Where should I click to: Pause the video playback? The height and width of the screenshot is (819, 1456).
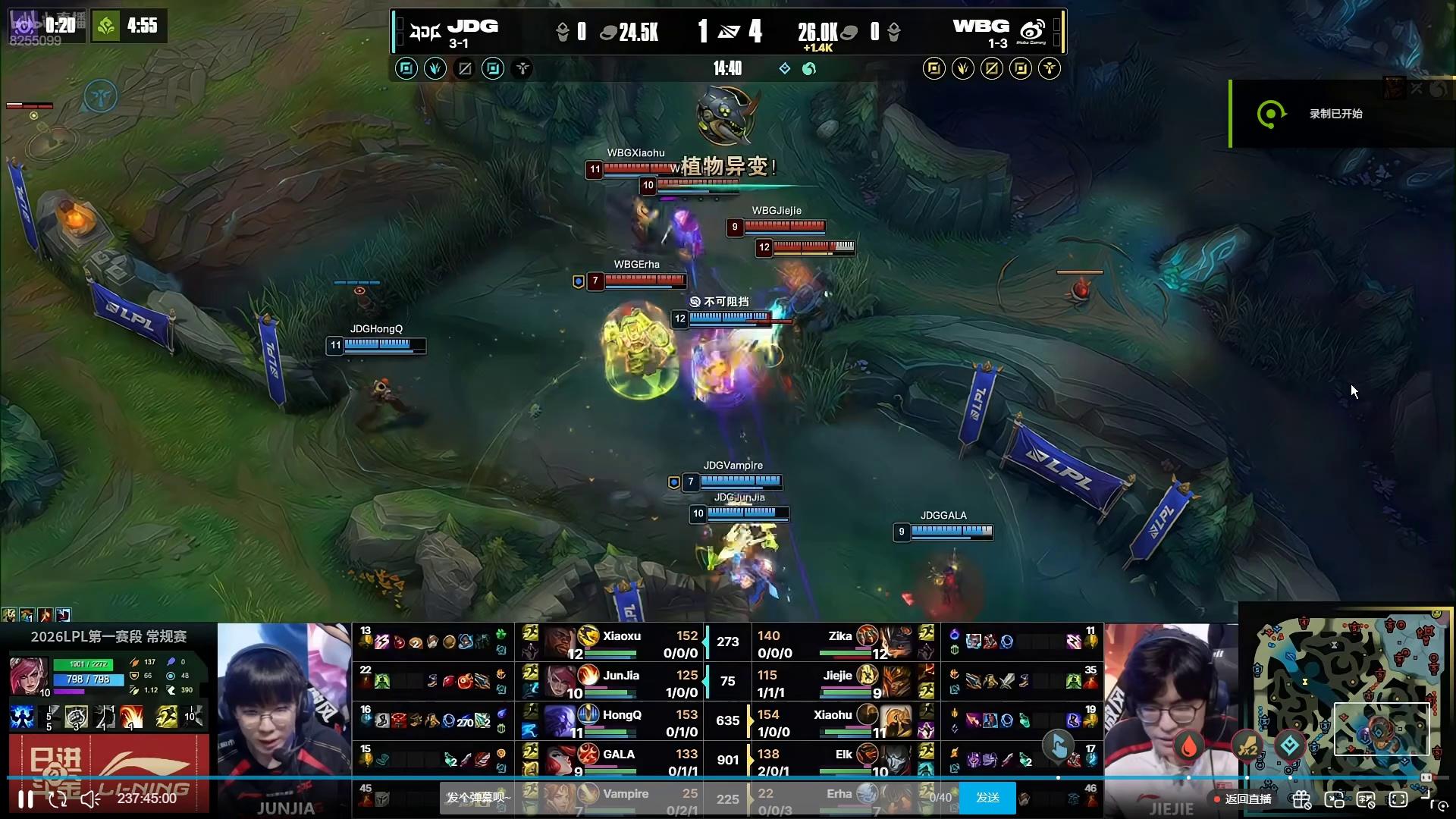click(x=26, y=799)
